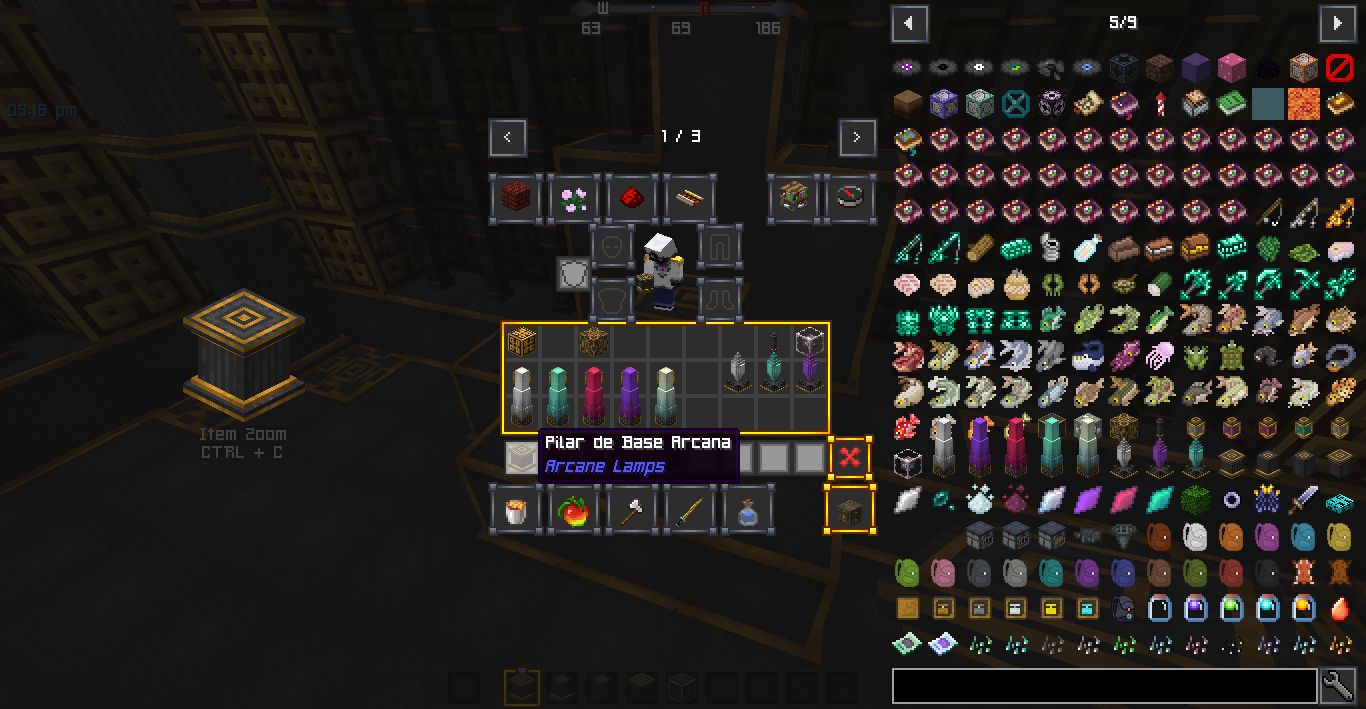
Task: Show previous page of item list
Action: tap(909, 23)
